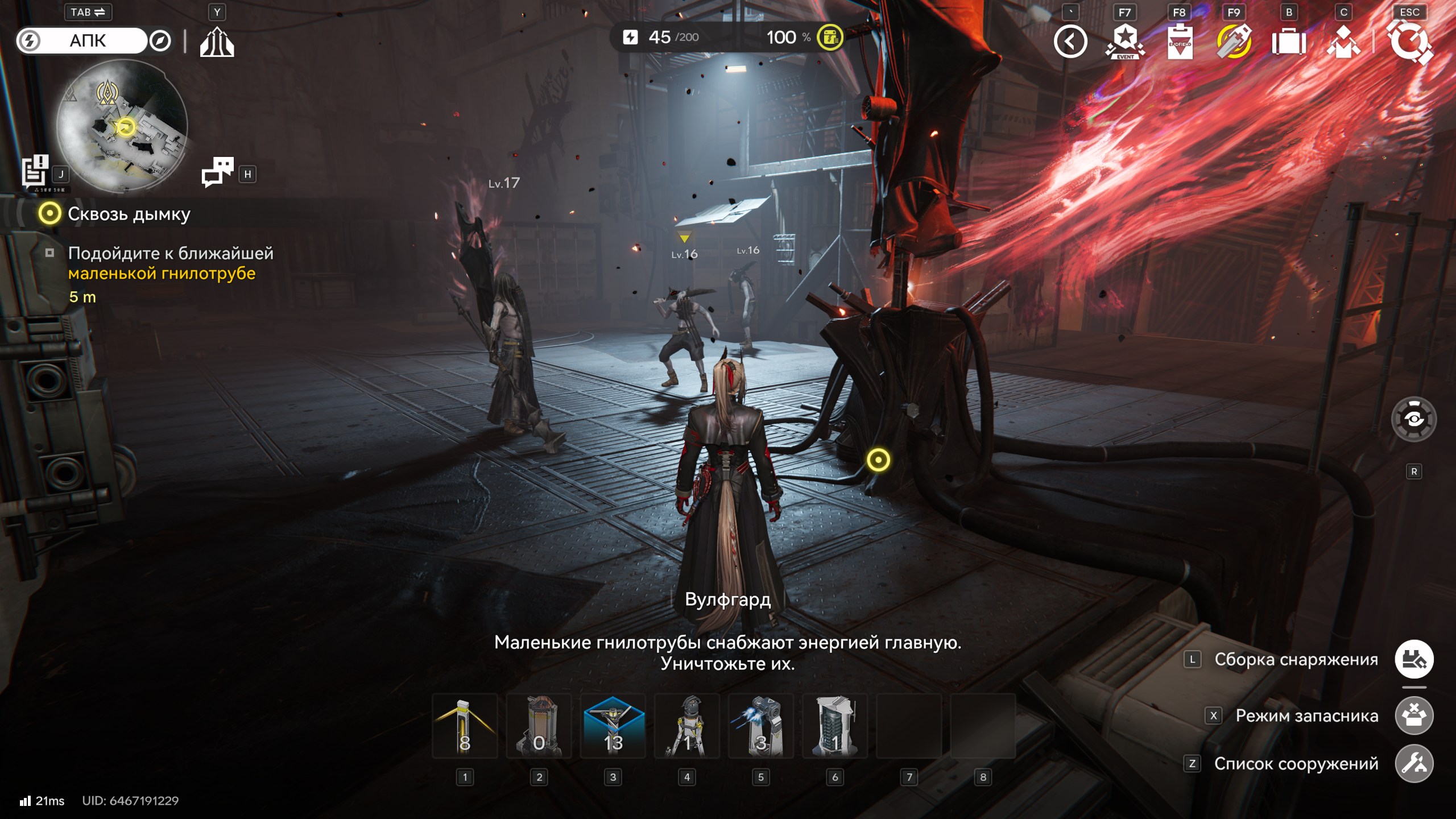1456x819 pixels.
Task: Select the turret hotbar slot with count 3
Action: pyautogui.click(x=760, y=726)
